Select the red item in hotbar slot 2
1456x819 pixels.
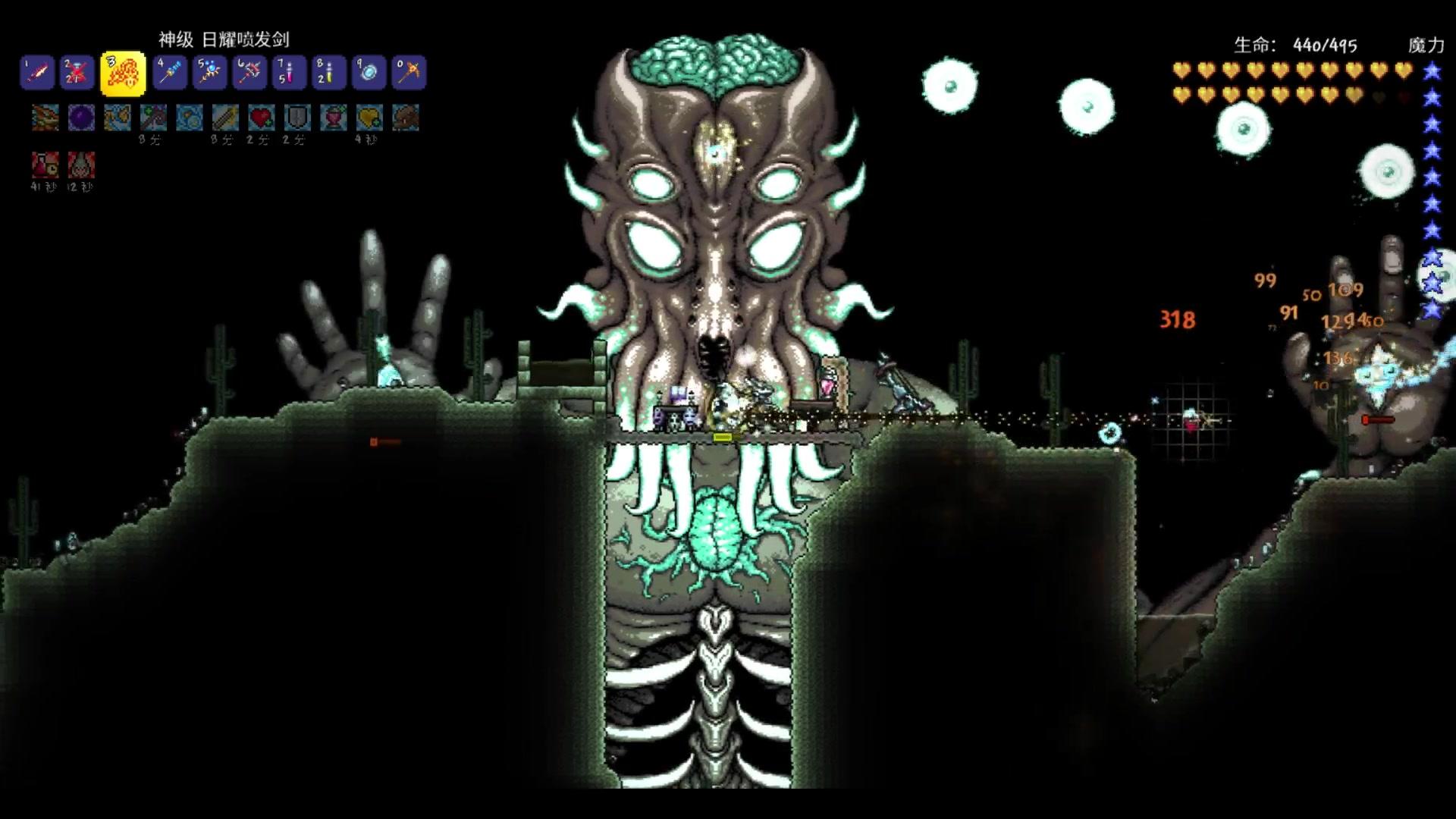point(77,74)
